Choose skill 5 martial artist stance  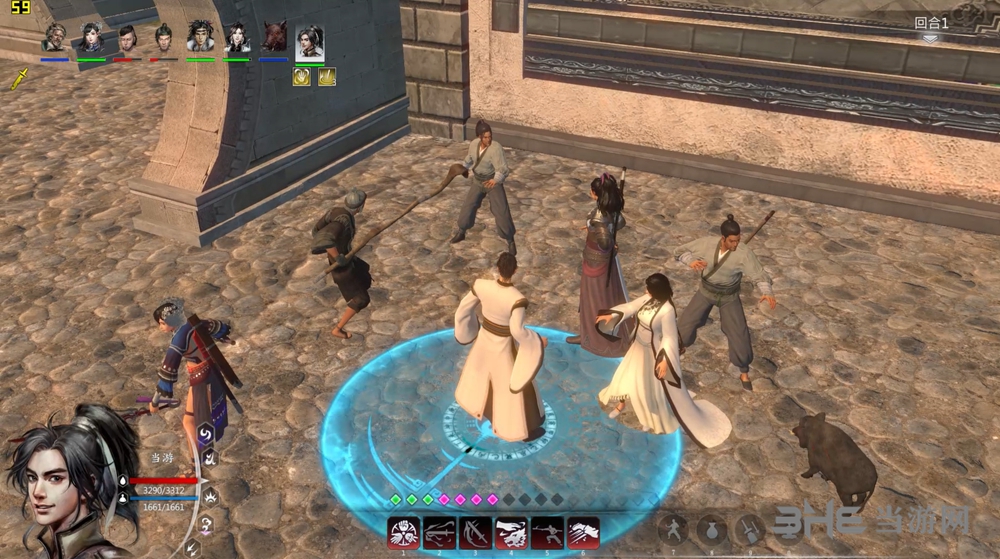[x=547, y=533]
